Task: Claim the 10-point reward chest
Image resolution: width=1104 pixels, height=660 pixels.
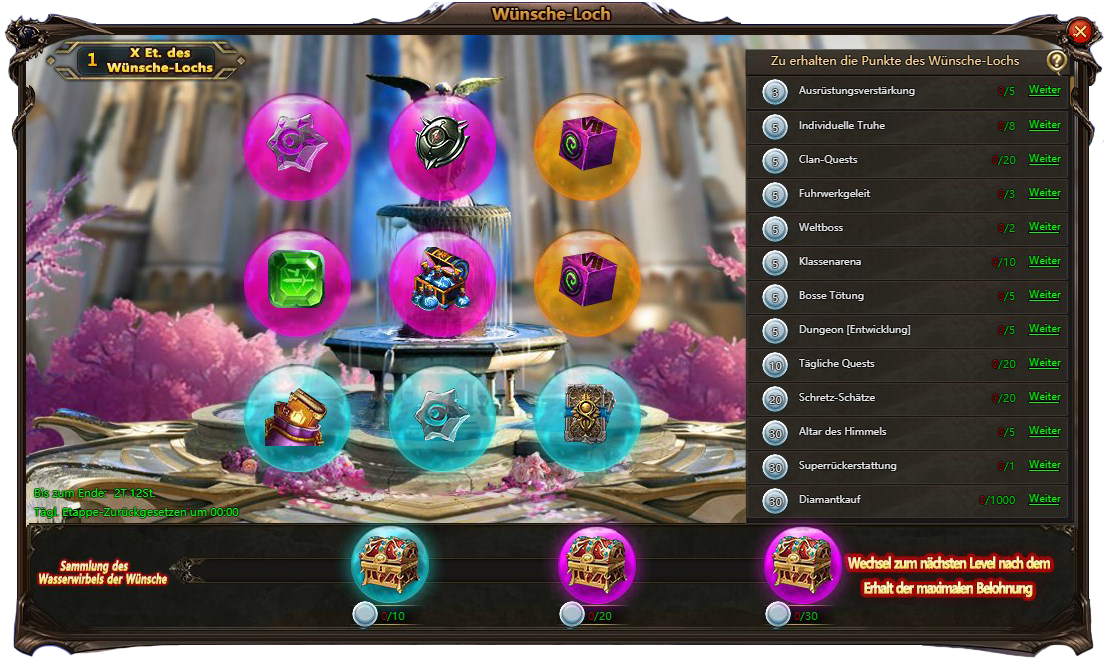Action: 390,565
